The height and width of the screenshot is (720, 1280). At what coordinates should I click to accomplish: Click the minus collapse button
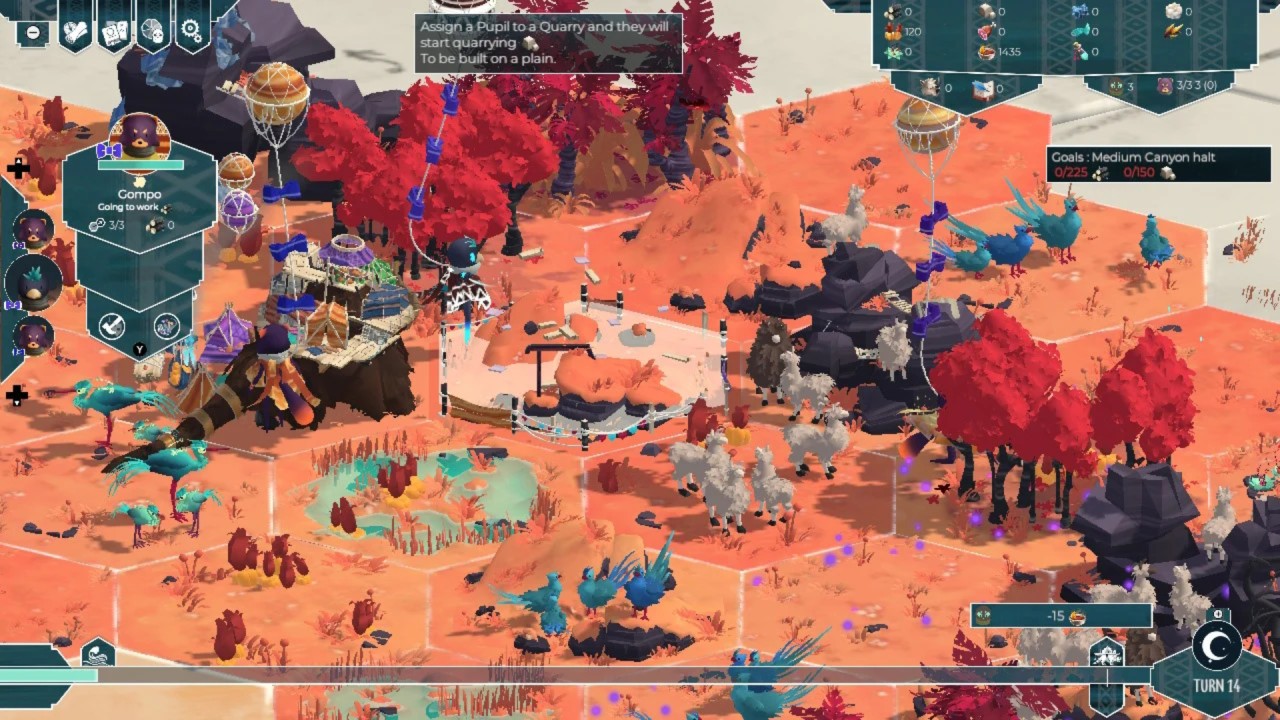pyautogui.click(x=33, y=32)
